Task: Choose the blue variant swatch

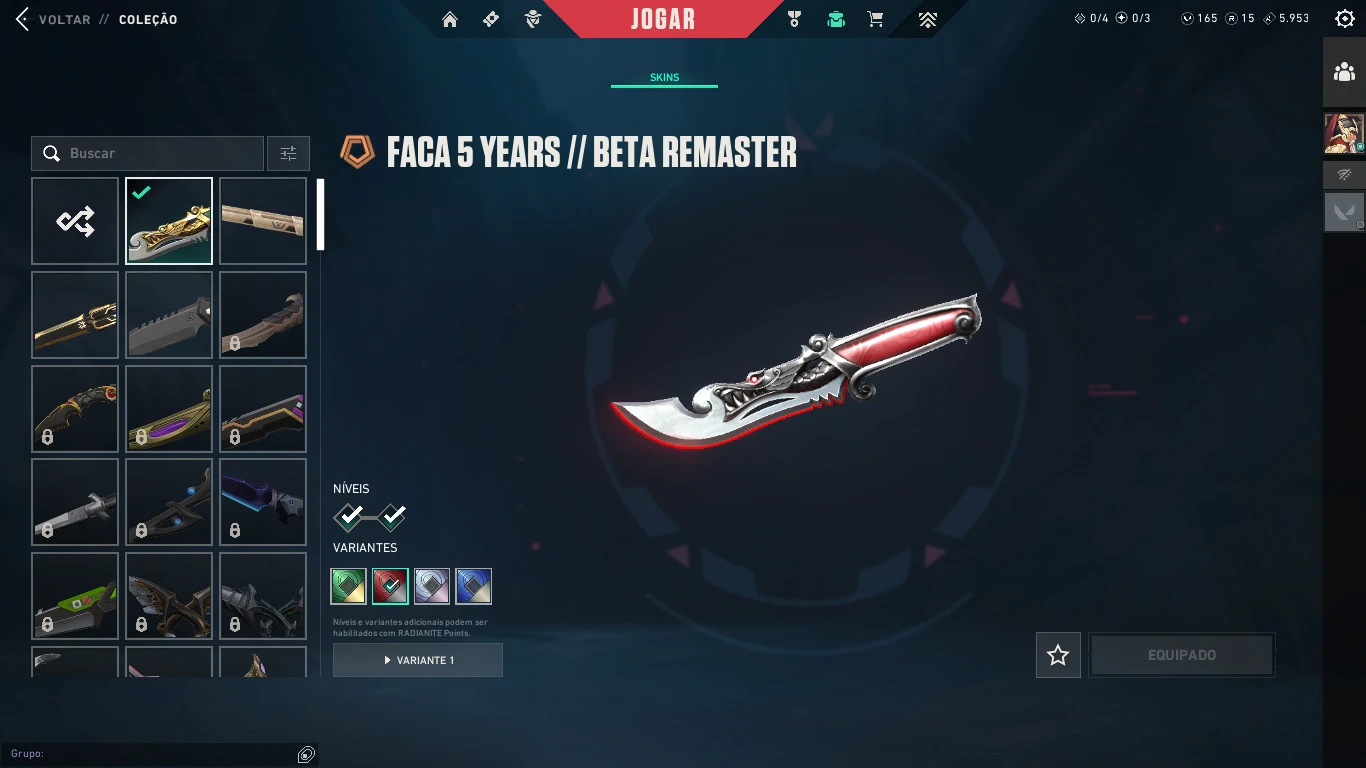Action: pyautogui.click(x=473, y=586)
